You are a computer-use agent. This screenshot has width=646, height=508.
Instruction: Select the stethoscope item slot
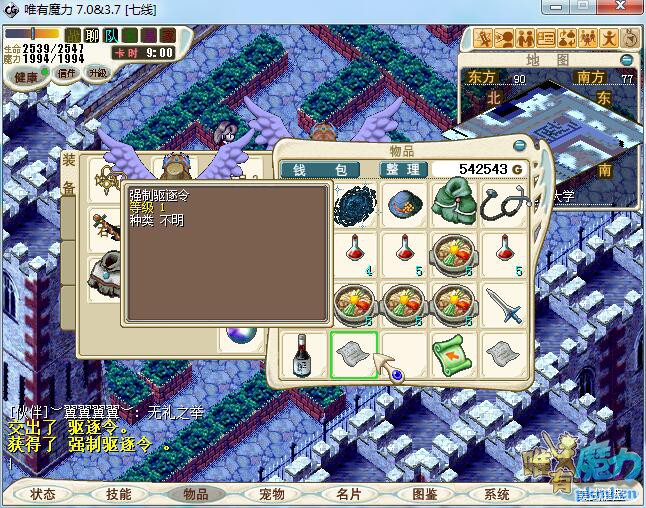click(503, 203)
